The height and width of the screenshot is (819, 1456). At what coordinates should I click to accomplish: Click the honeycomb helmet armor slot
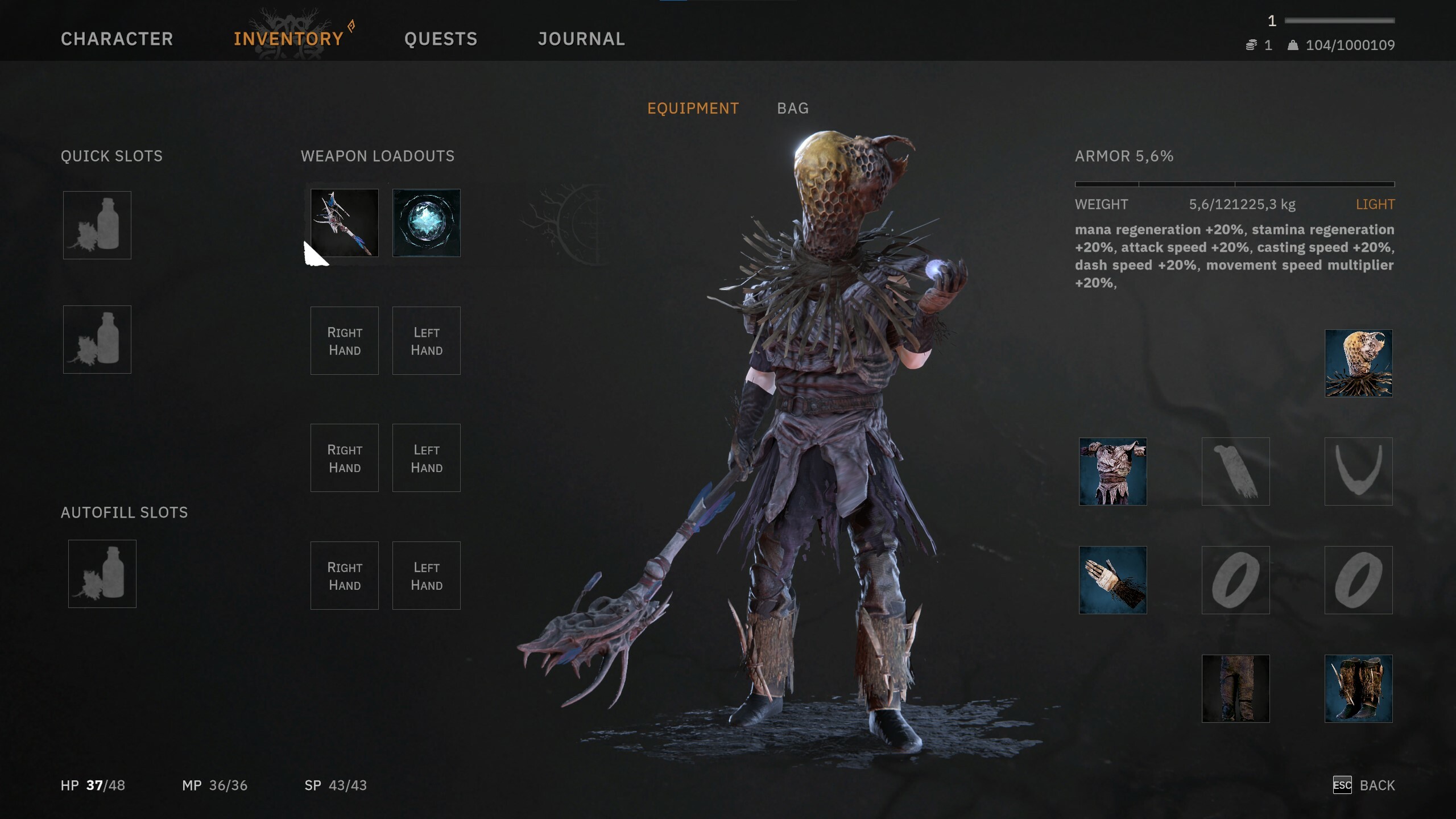click(x=1358, y=363)
